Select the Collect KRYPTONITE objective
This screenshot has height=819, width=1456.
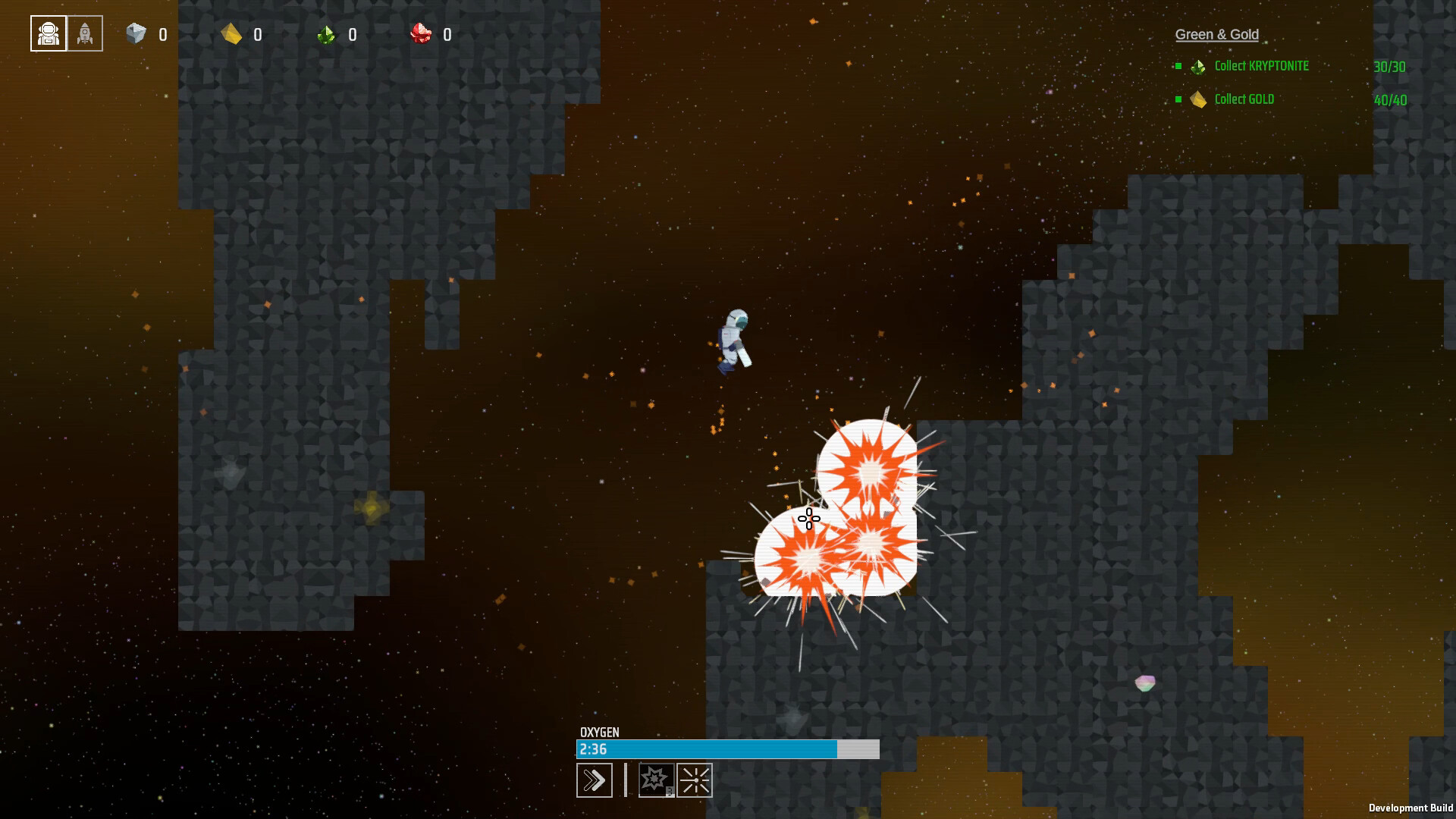1261,67
